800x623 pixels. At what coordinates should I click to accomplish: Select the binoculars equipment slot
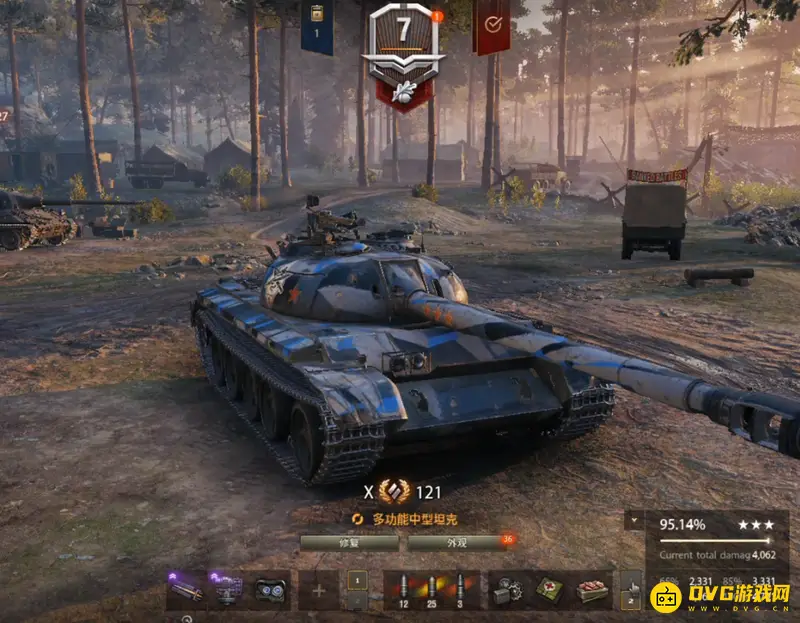[270, 590]
